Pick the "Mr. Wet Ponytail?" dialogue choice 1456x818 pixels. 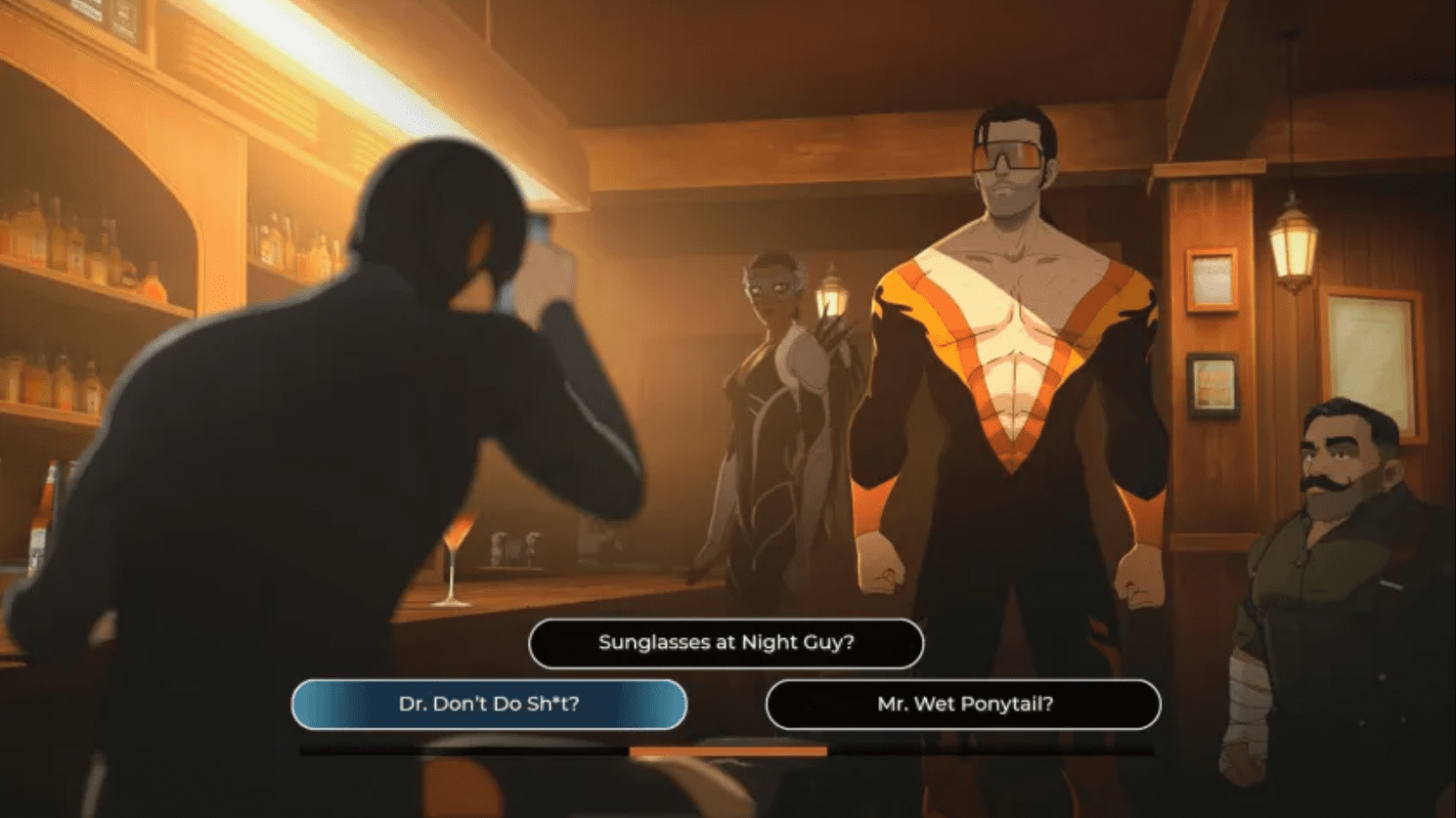point(966,704)
